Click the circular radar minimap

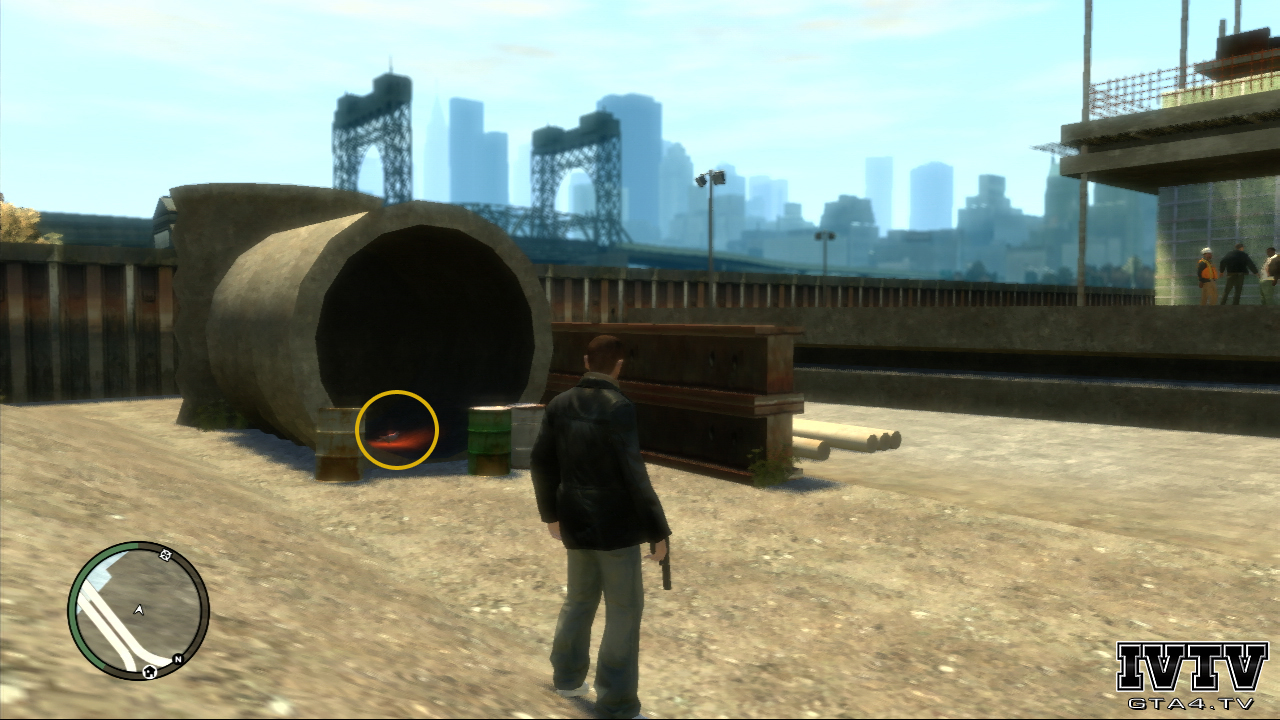tap(138, 610)
